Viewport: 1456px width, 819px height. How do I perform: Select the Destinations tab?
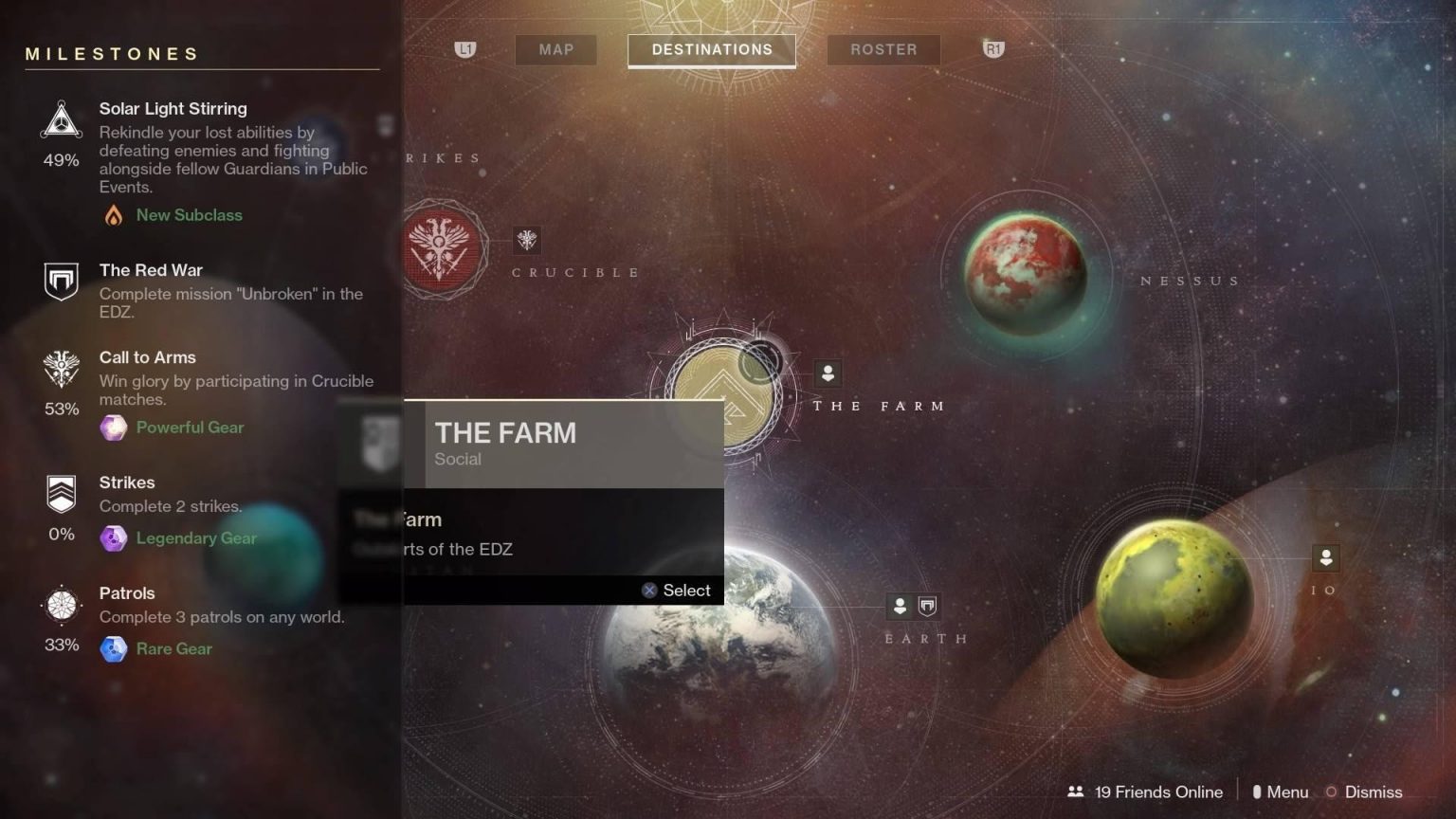(712, 49)
